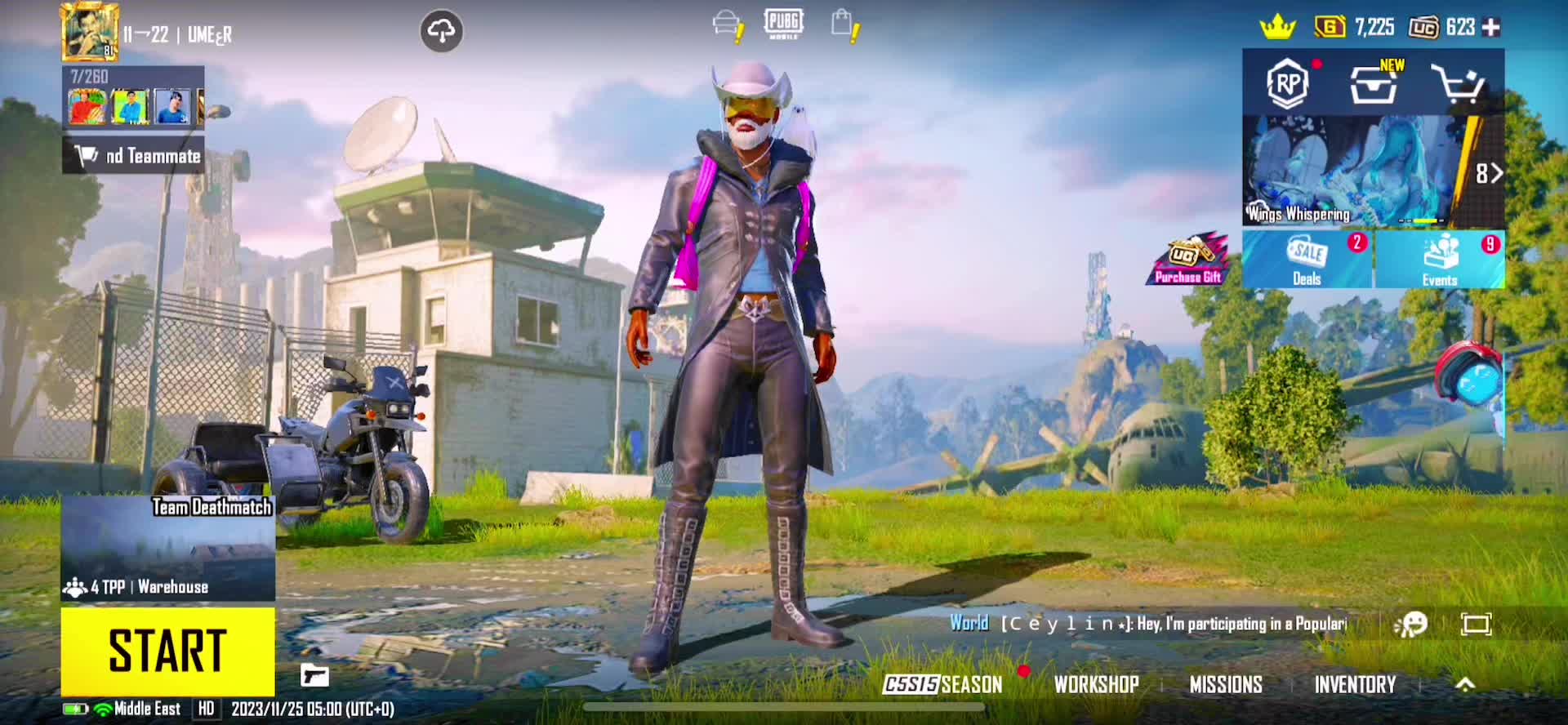Open the Team Deathmatch mode selector

point(167,548)
